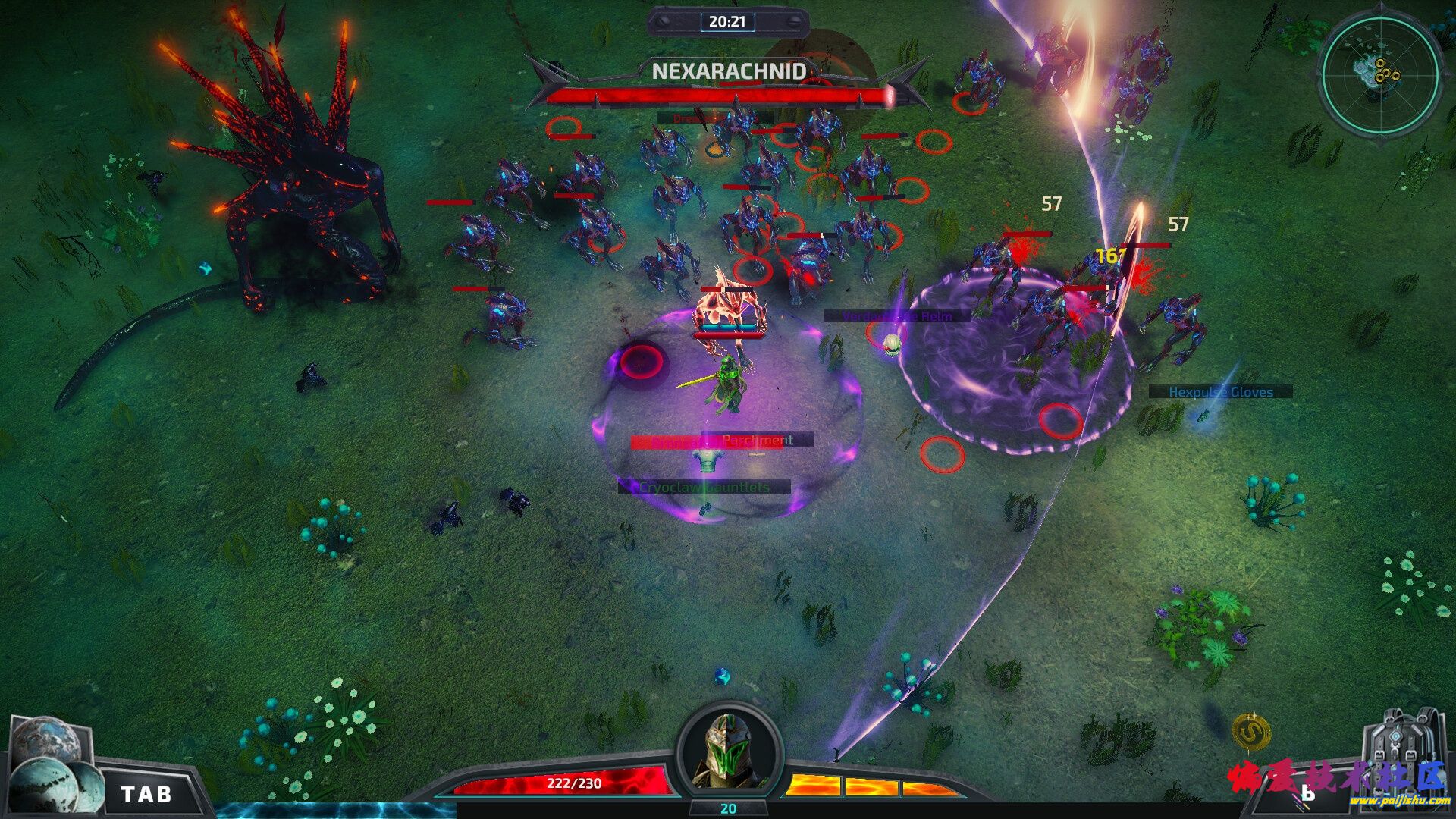Pick up the Cryoclaw Gauntlets loot label

pos(704,487)
